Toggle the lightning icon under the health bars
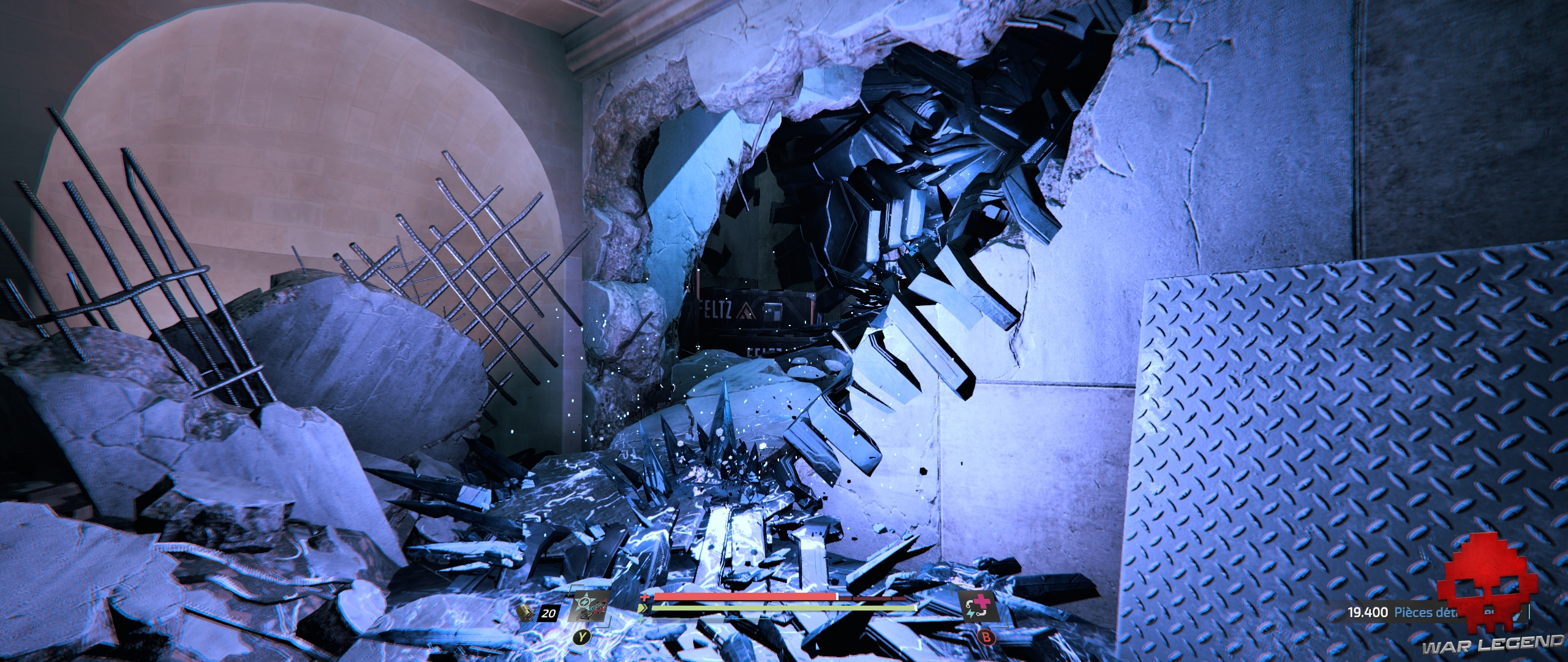The height and width of the screenshot is (662, 1568). [642, 618]
